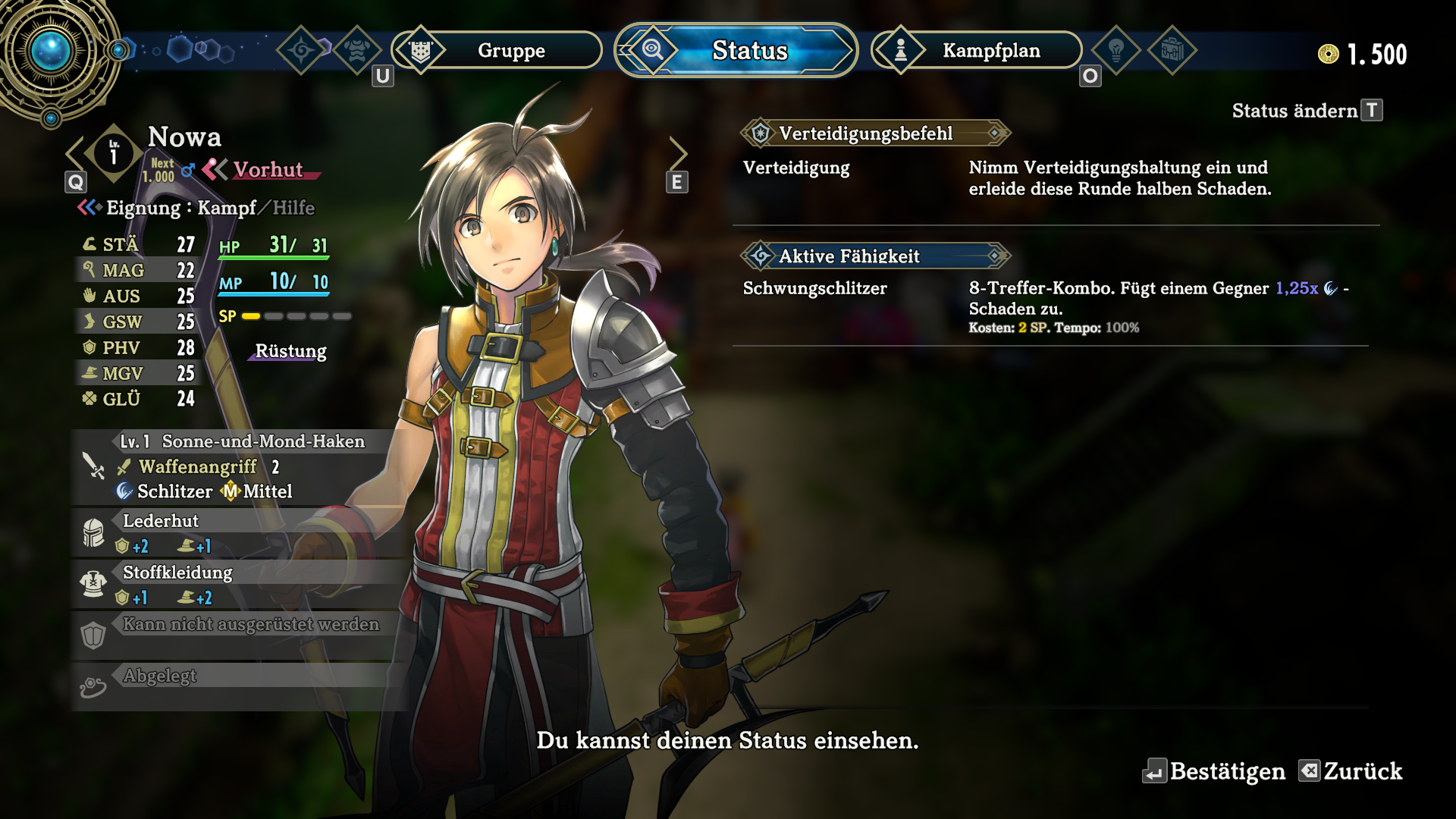Image resolution: width=1456 pixels, height=819 pixels.
Task: Show the next character with right arrow
Action: [677, 154]
